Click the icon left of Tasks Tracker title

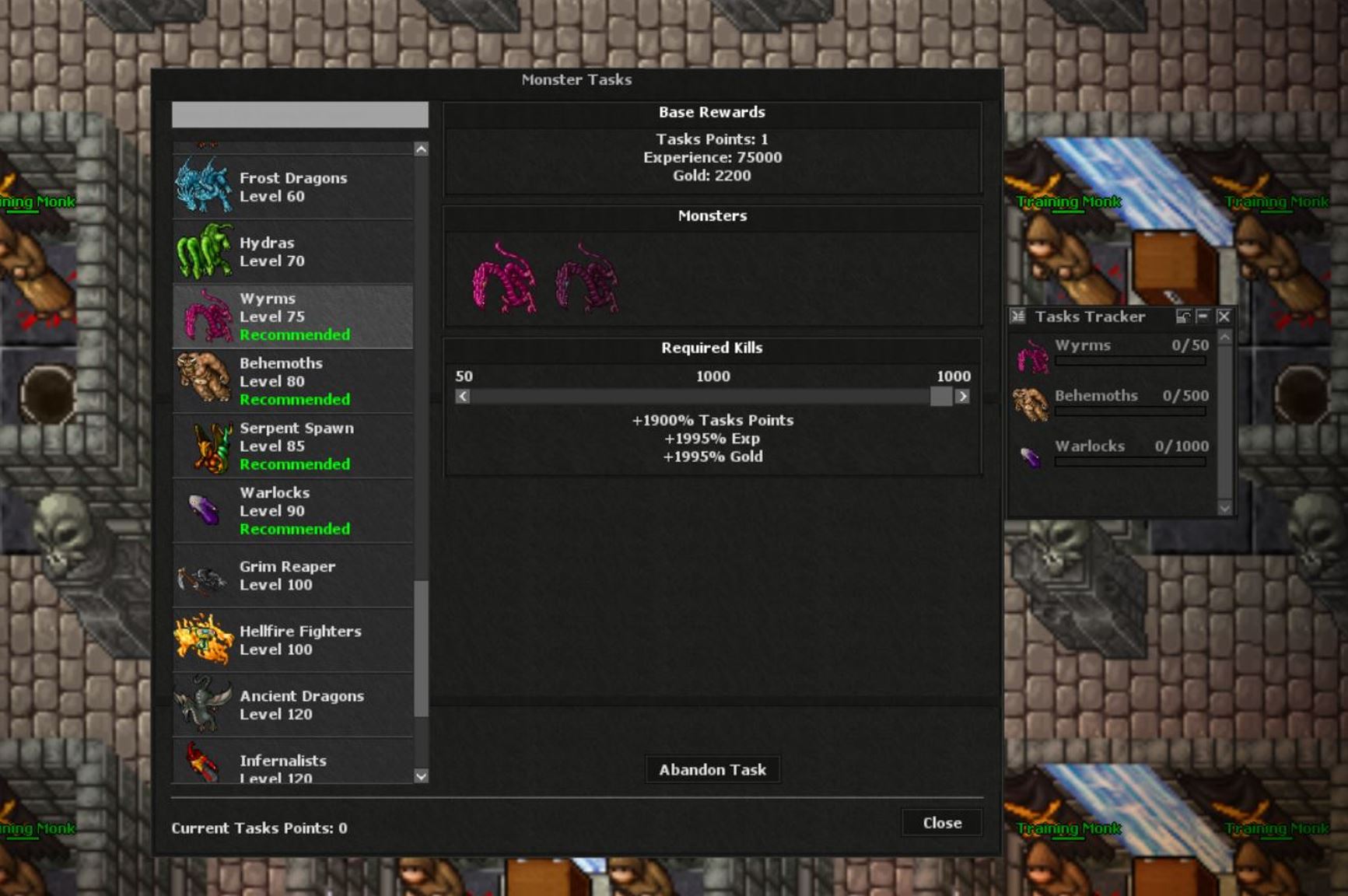tap(1018, 317)
